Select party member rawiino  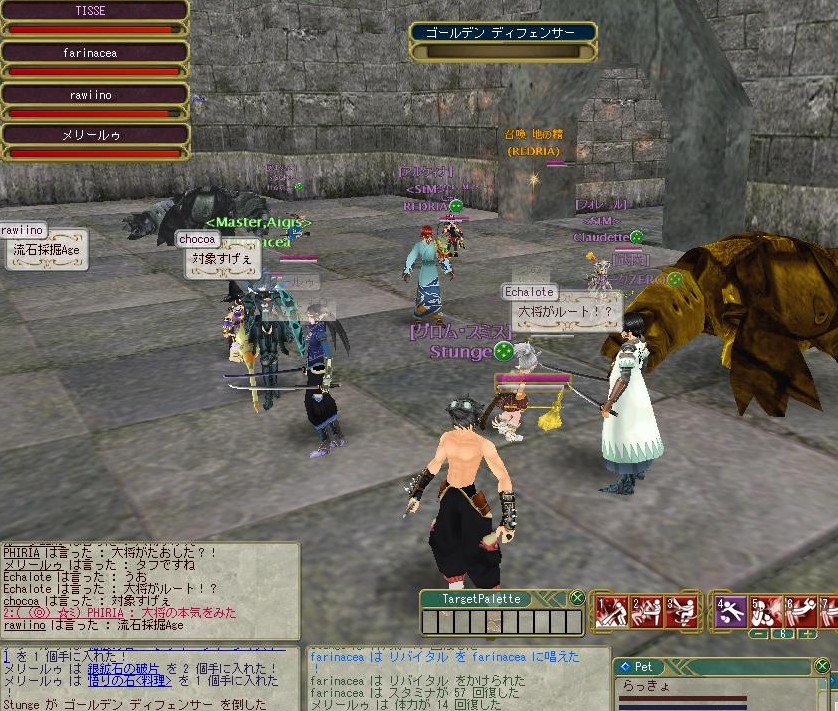click(95, 94)
